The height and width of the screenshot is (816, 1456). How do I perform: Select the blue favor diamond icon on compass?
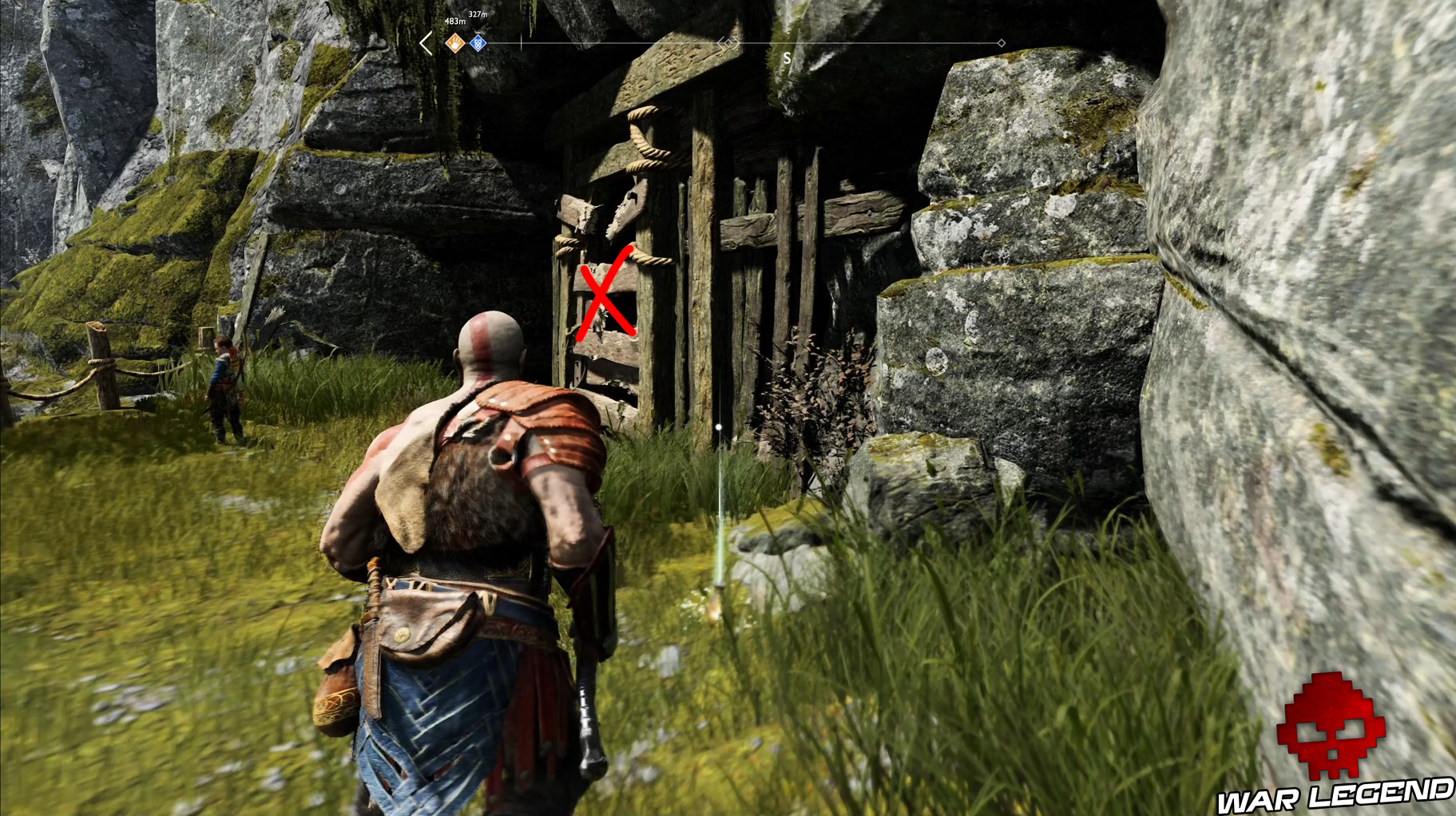coord(478,45)
